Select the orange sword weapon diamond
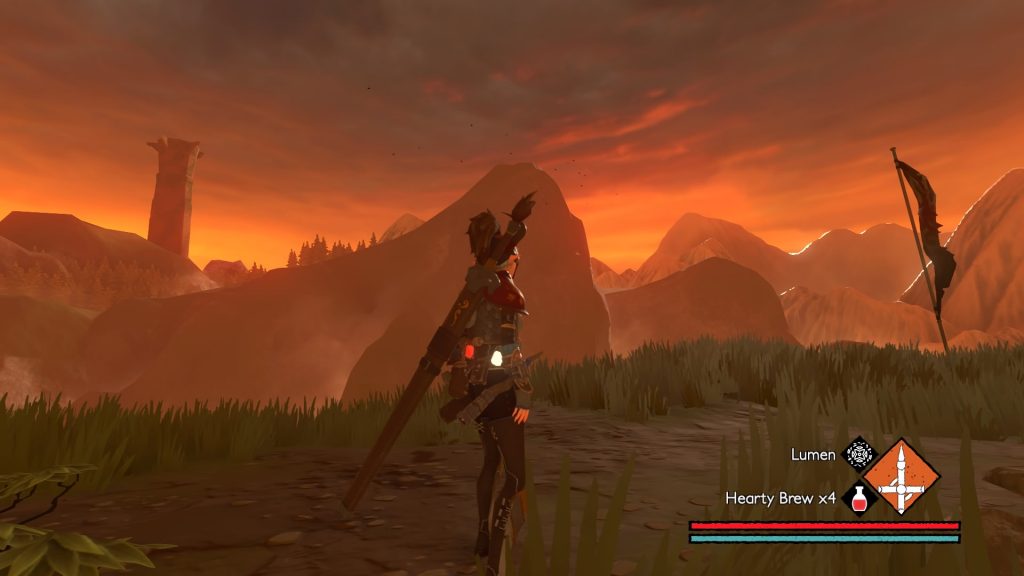The width and height of the screenshot is (1024, 576). coord(901,476)
